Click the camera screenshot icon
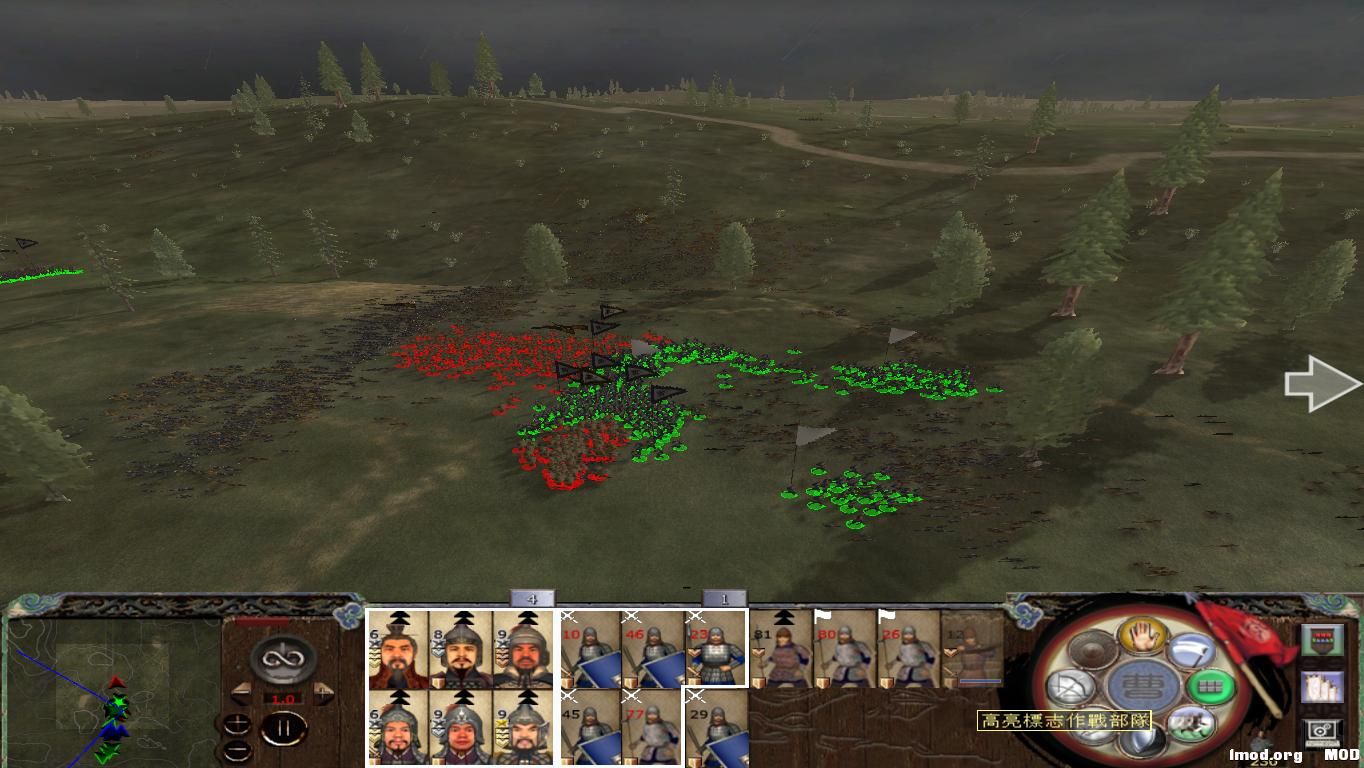The width and height of the screenshot is (1364, 768). click(1322, 730)
